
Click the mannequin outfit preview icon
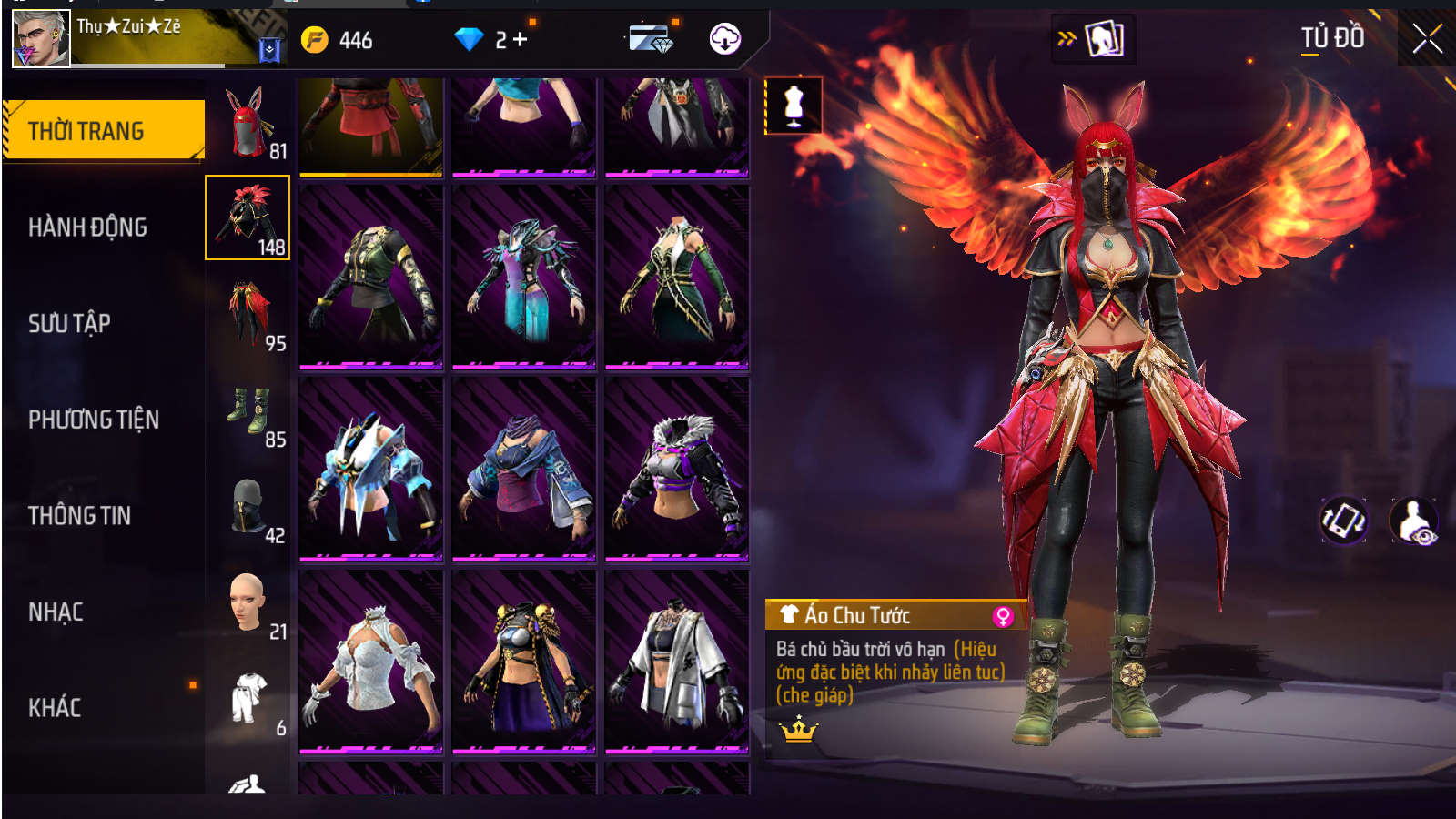pyautogui.click(x=794, y=106)
